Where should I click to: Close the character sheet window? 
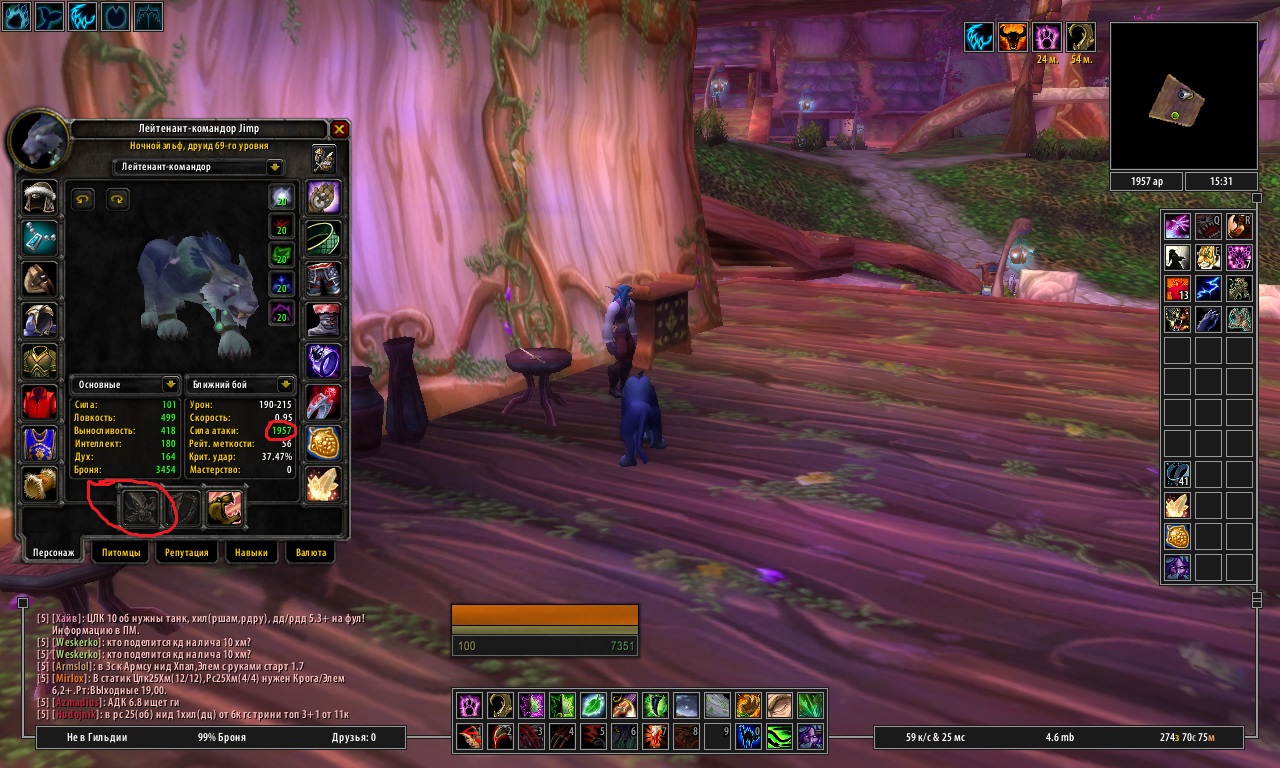pyautogui.click(x=339, y=130)
